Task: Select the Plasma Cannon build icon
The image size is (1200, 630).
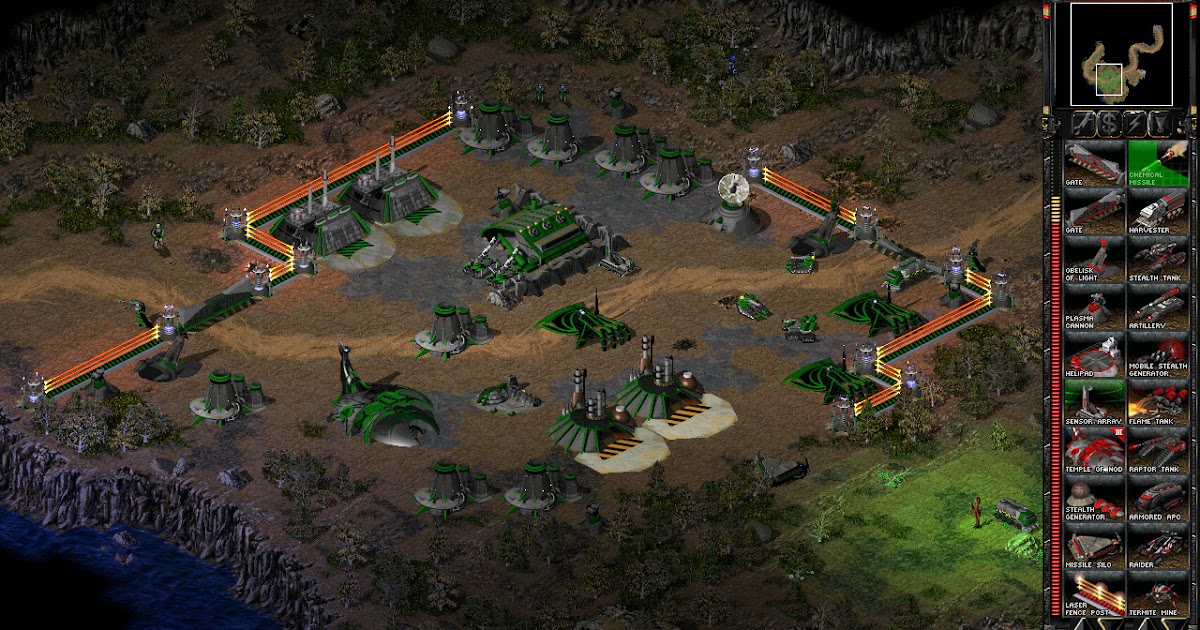Action: (x=1093, y=307)
